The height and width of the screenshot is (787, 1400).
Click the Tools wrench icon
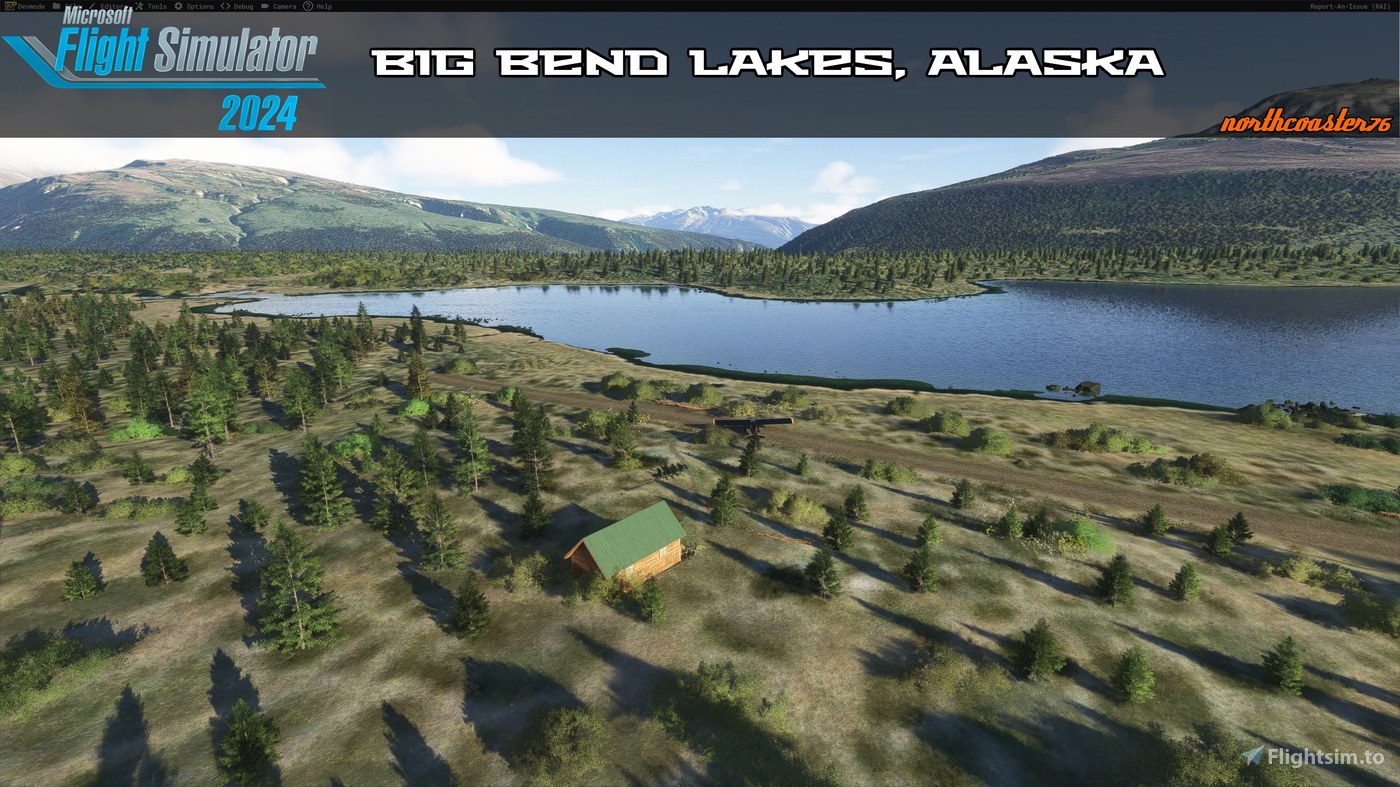[139, 5]
